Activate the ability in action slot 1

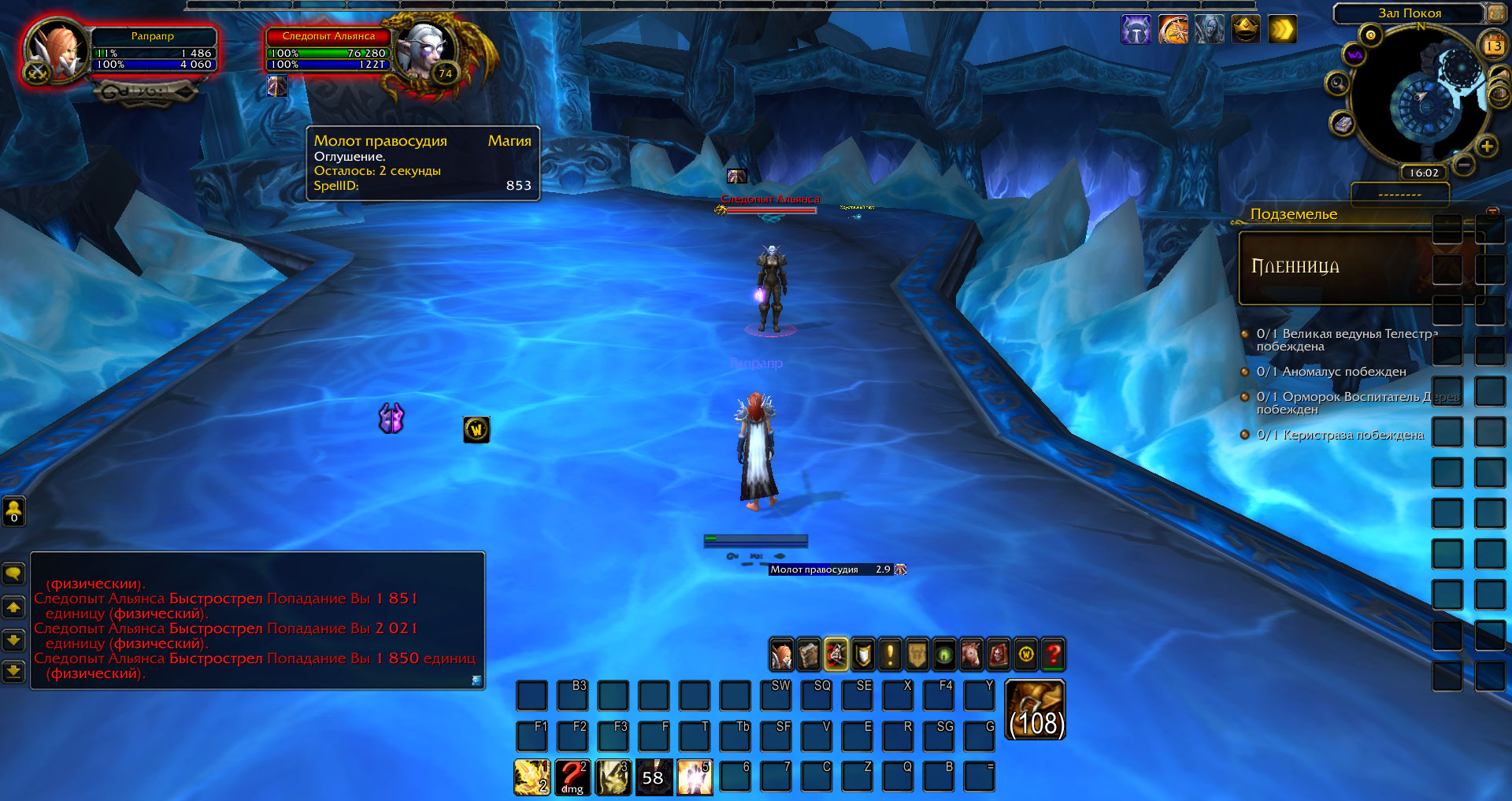click(532, 777)
